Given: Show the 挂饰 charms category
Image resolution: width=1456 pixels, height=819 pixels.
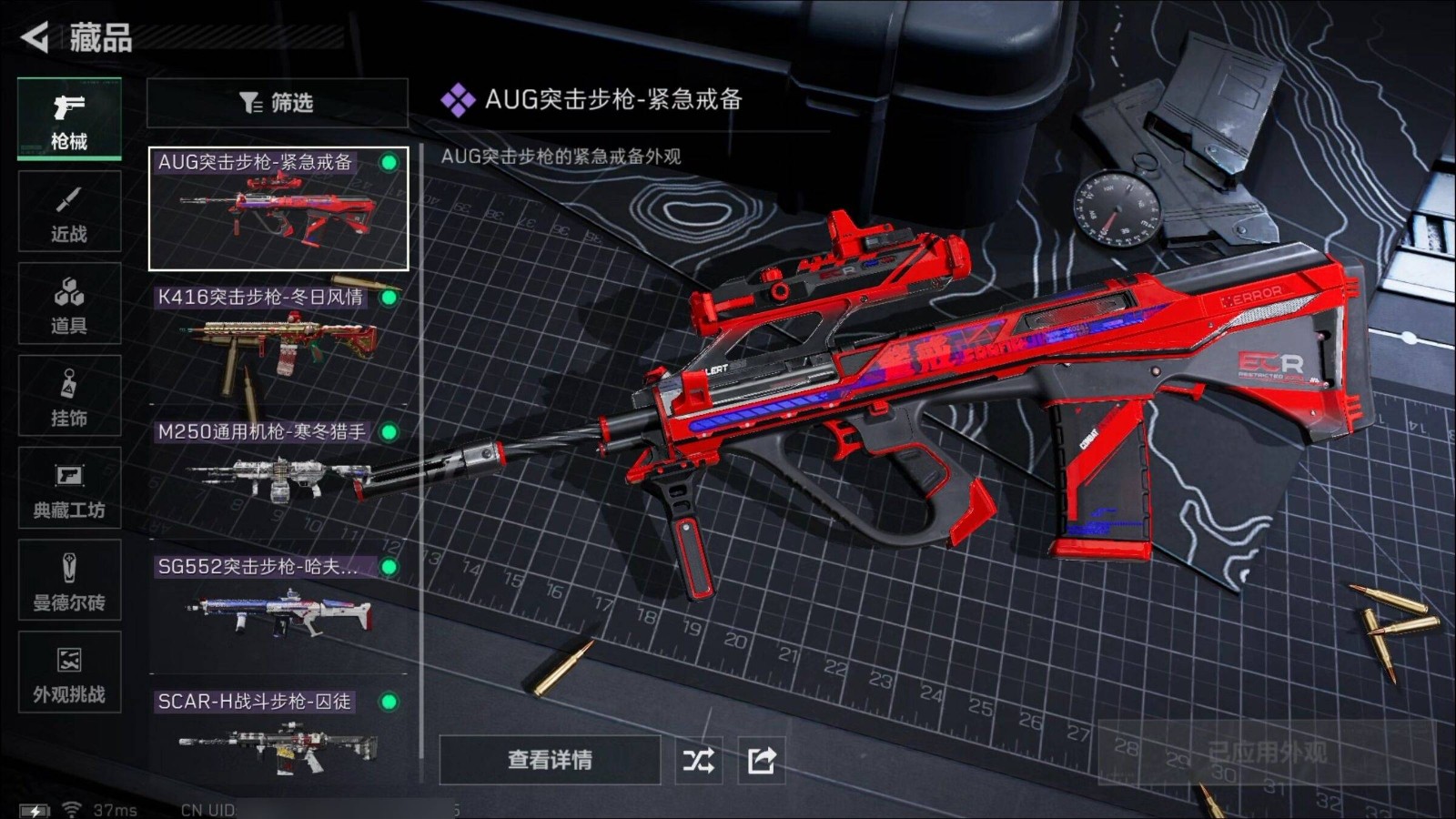Looking at the screenshot, I should coord(69,397).
